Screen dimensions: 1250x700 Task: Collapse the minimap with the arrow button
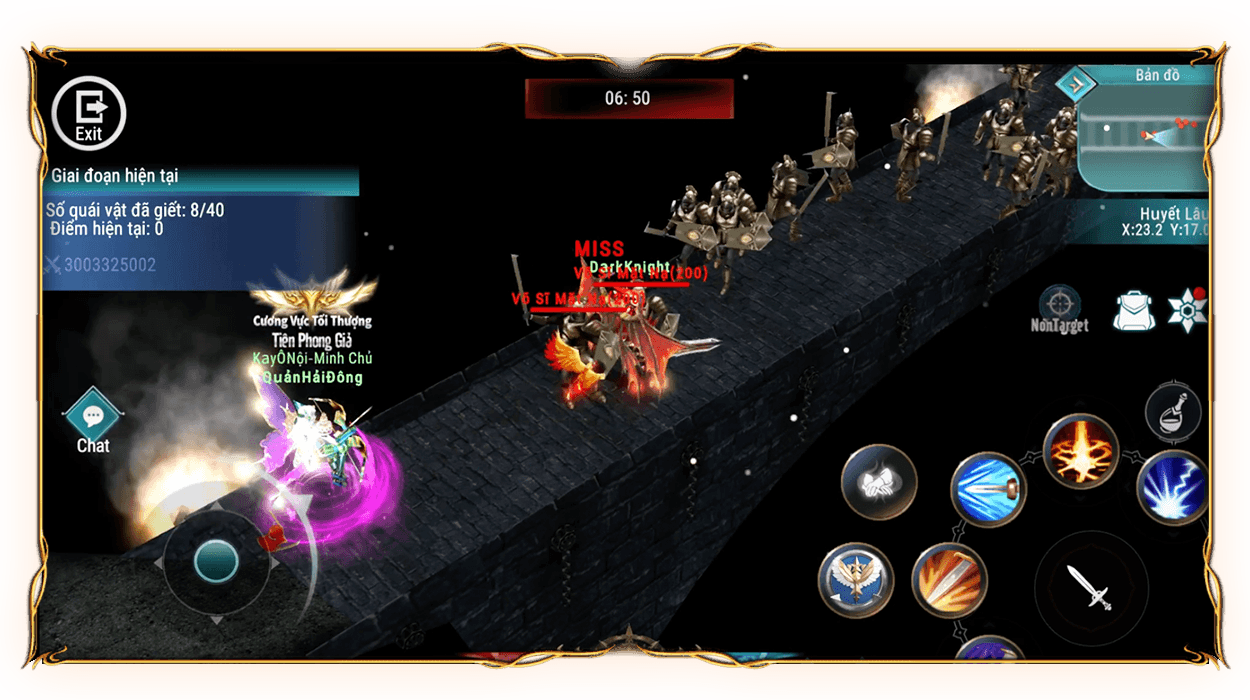click(1076, 86)
